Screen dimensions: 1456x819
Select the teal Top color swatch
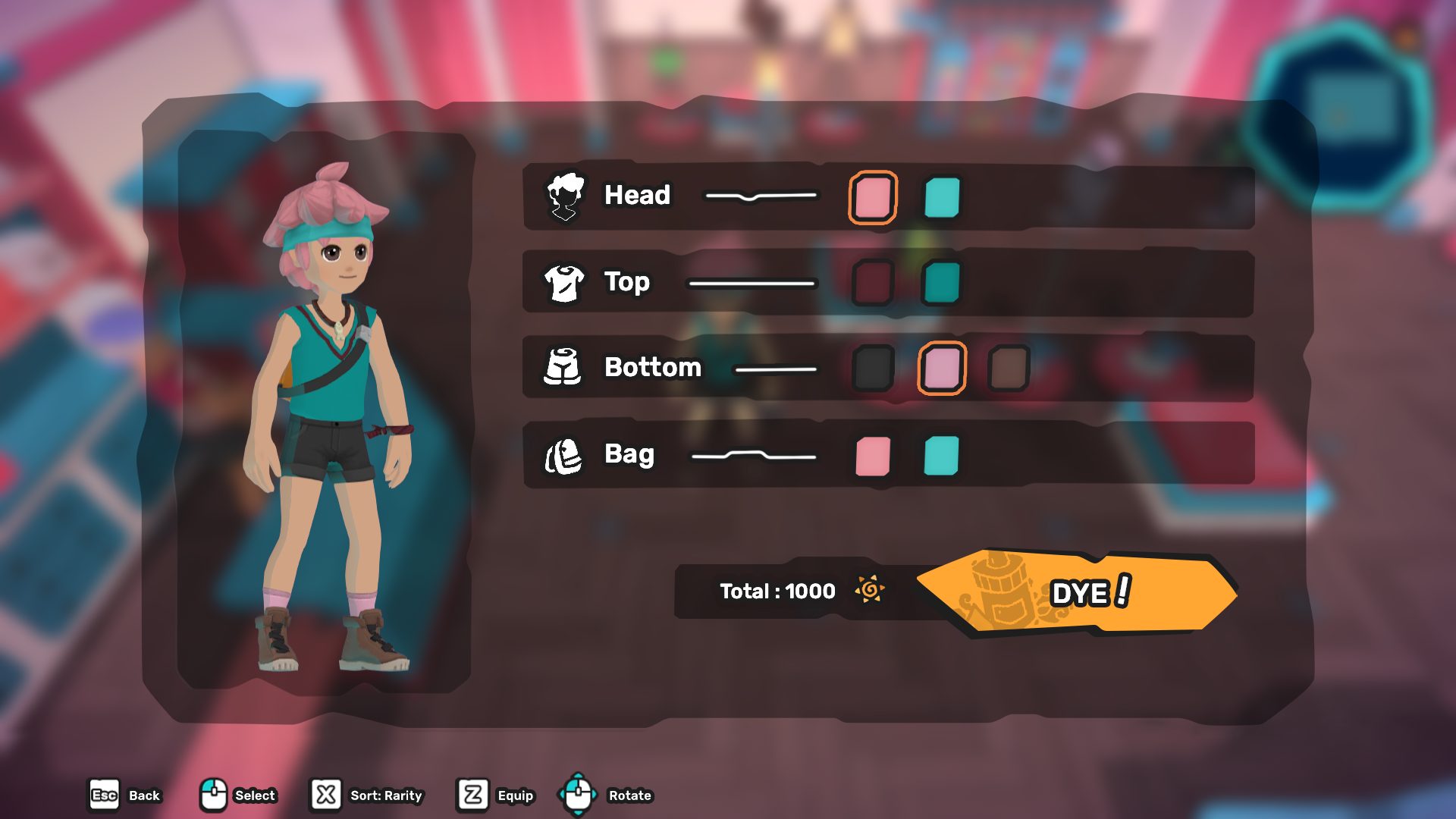[x=942, y=283]
